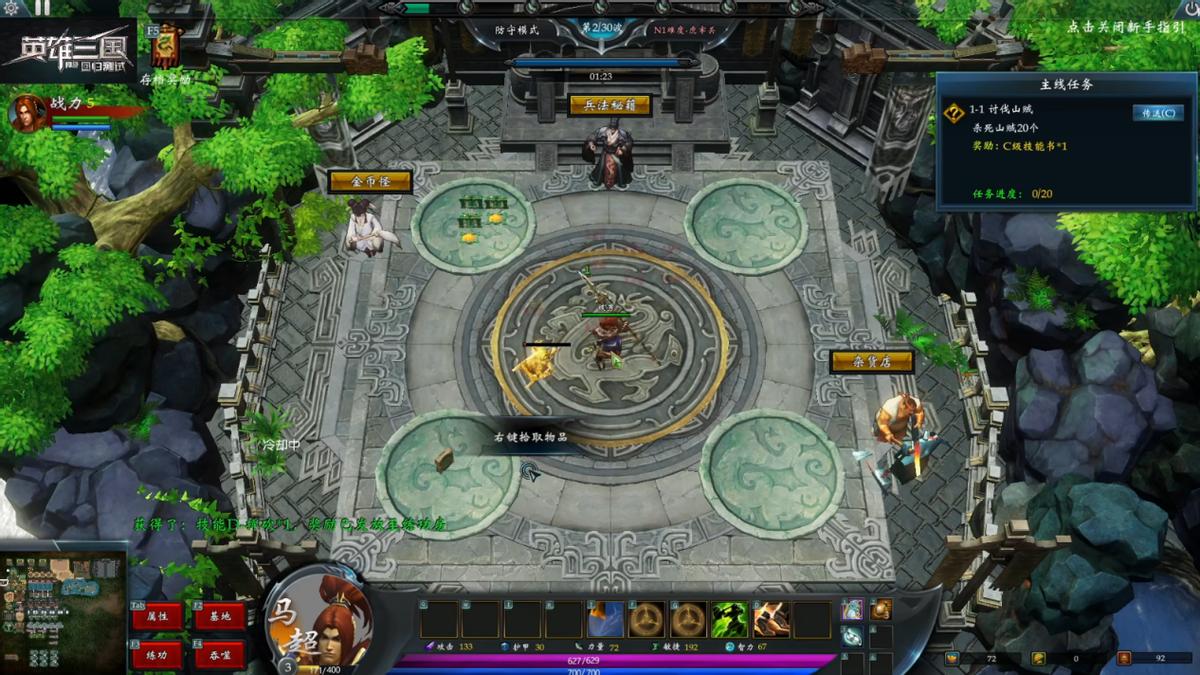Pause the game with the pause icon

point(42,7)
